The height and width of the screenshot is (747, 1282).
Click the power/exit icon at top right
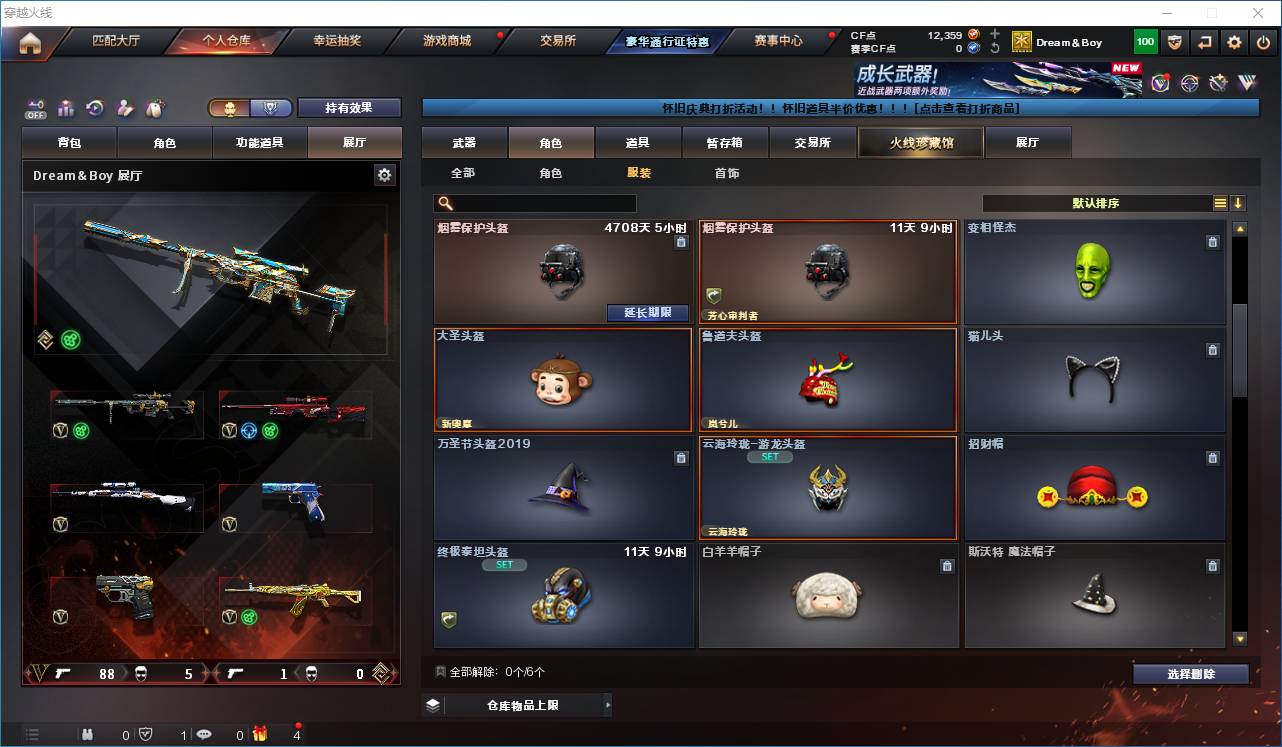point(1261,42)
